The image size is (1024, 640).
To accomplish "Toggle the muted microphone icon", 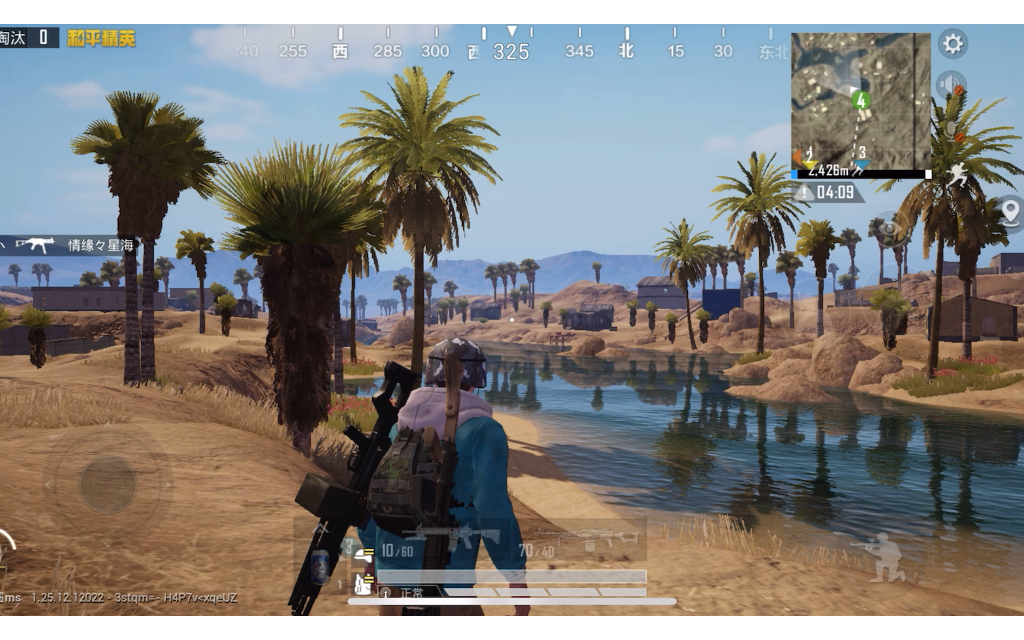I will (951, 131).
